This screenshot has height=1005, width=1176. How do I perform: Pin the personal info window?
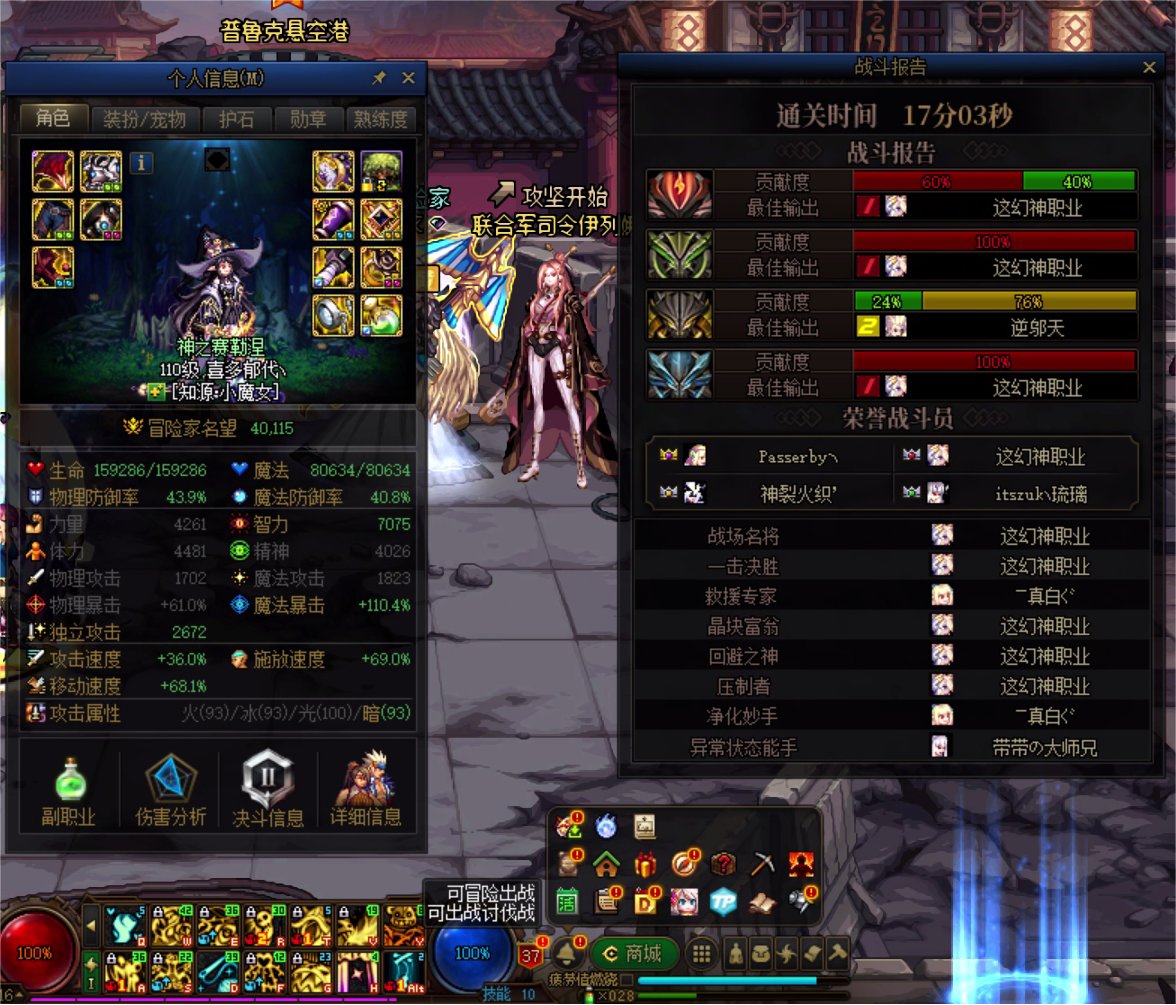click(x=379, y=78)
